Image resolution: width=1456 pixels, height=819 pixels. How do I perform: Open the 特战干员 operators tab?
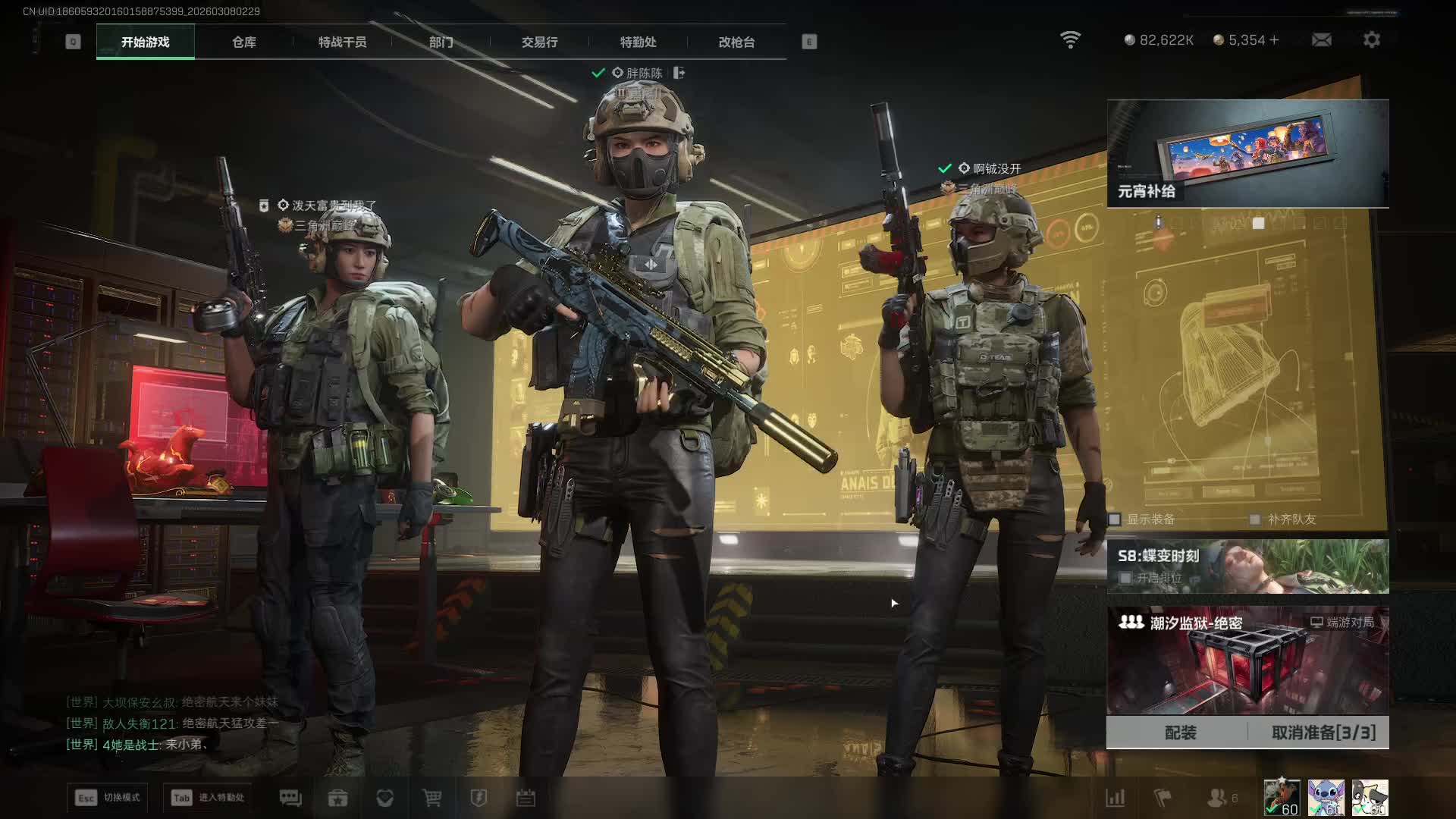342,42
